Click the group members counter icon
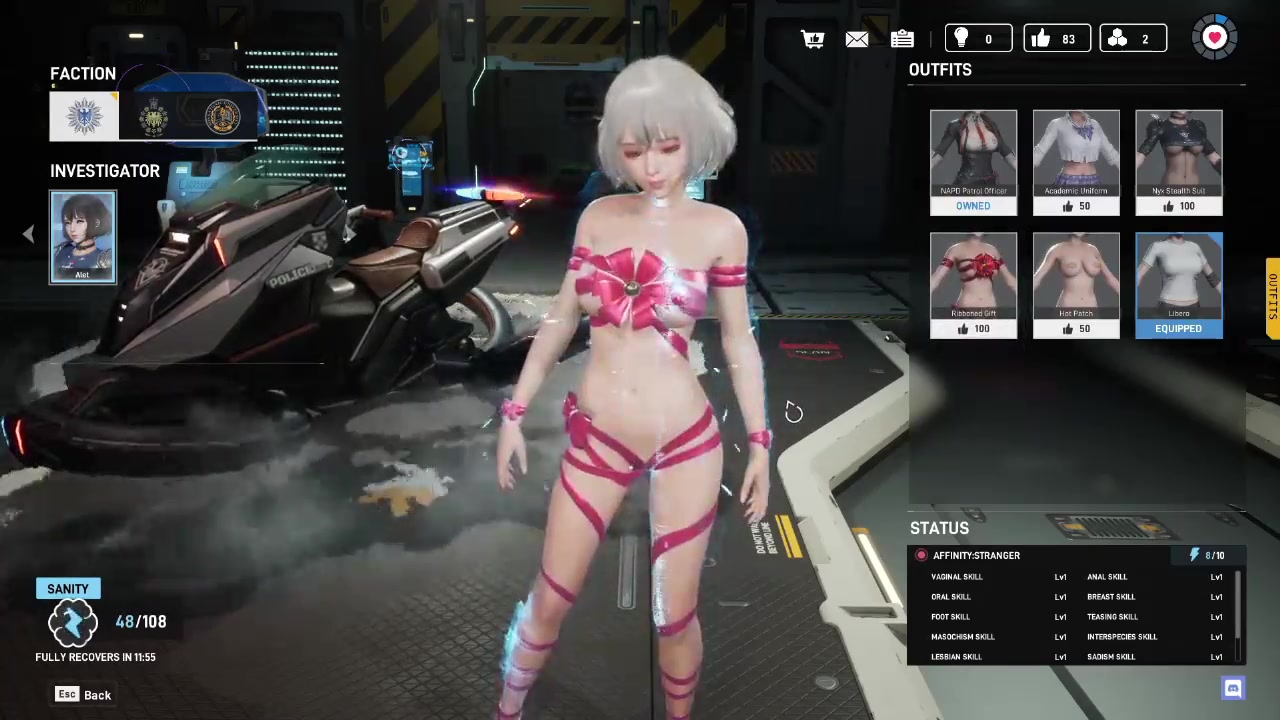 coord(1132,39)
